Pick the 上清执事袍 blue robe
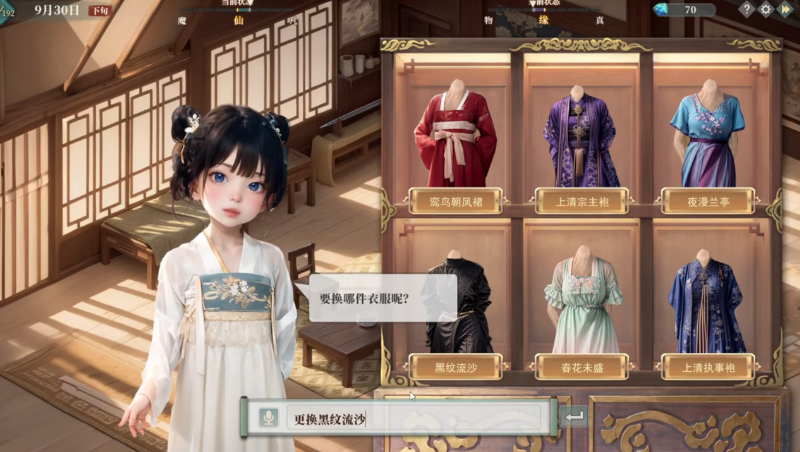Image resolution: width=800 pixels, height=452 pixels. [708, 305]
